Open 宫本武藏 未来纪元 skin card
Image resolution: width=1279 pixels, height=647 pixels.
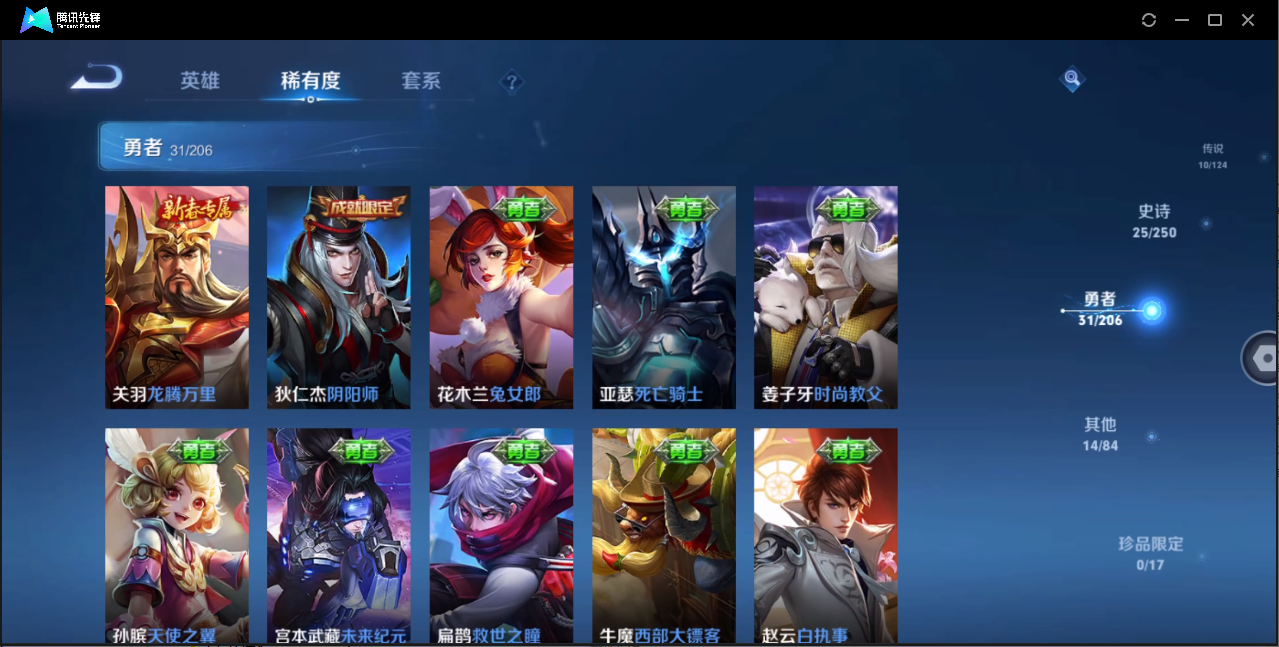pyautogui.click(x=339, y=535)
